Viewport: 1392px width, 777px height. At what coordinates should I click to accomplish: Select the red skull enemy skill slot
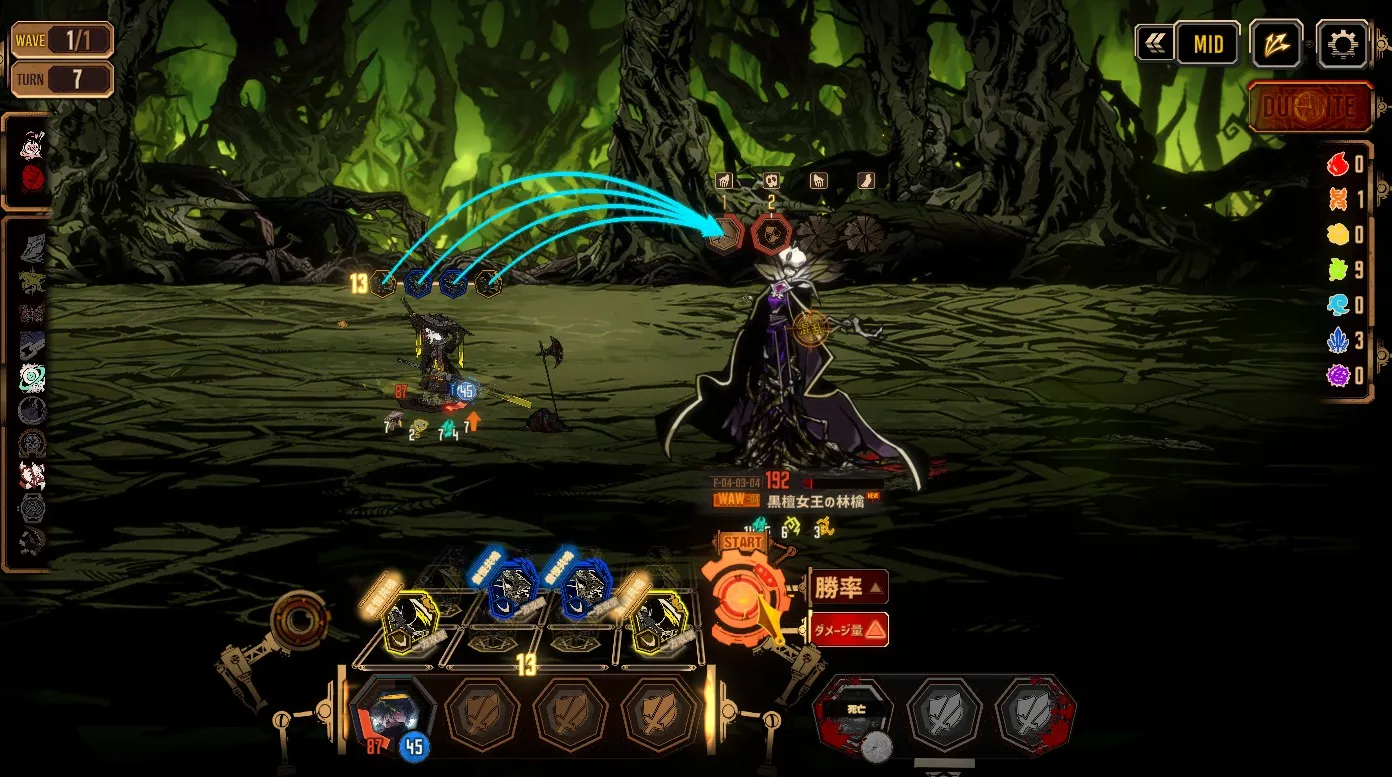(771, 232)
